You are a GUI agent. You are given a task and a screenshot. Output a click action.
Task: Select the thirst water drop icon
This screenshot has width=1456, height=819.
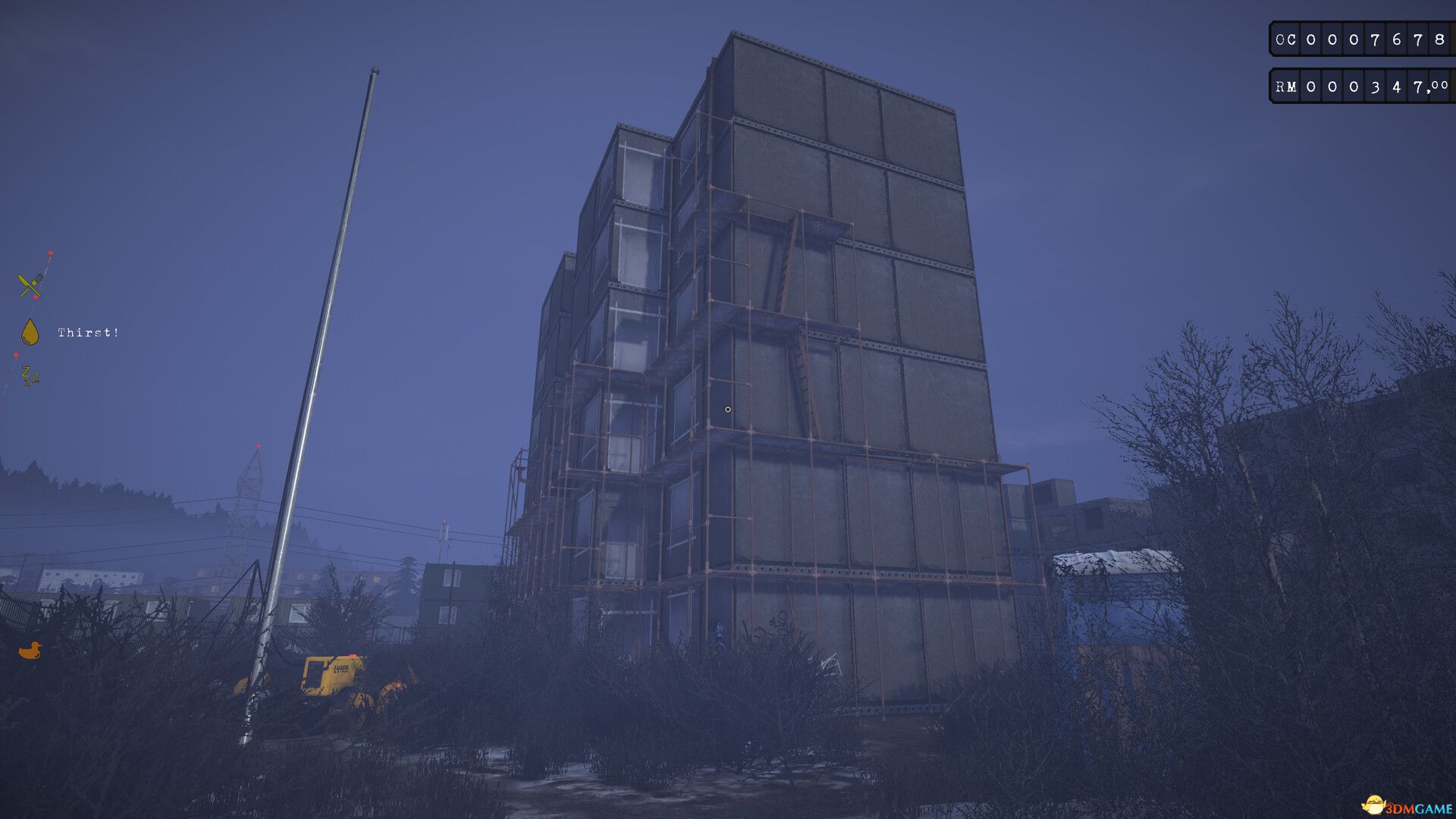30,332
